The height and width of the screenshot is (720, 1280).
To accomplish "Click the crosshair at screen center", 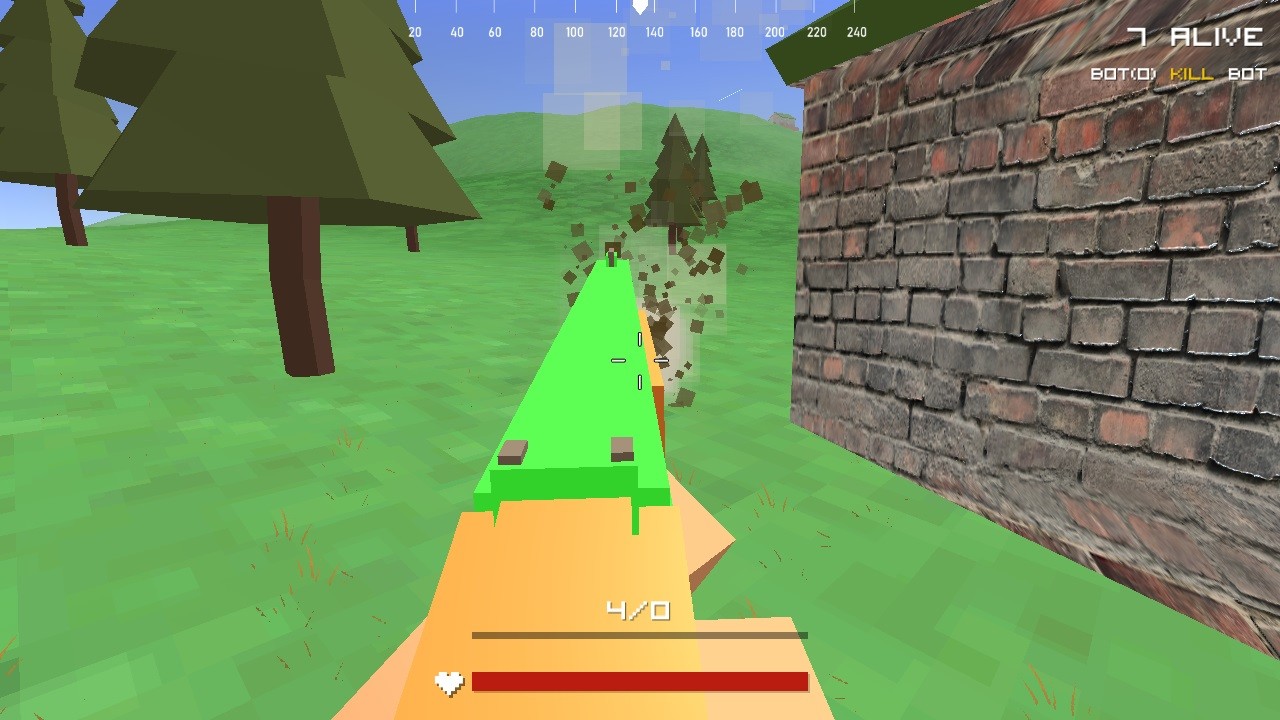I will point(640,360).
